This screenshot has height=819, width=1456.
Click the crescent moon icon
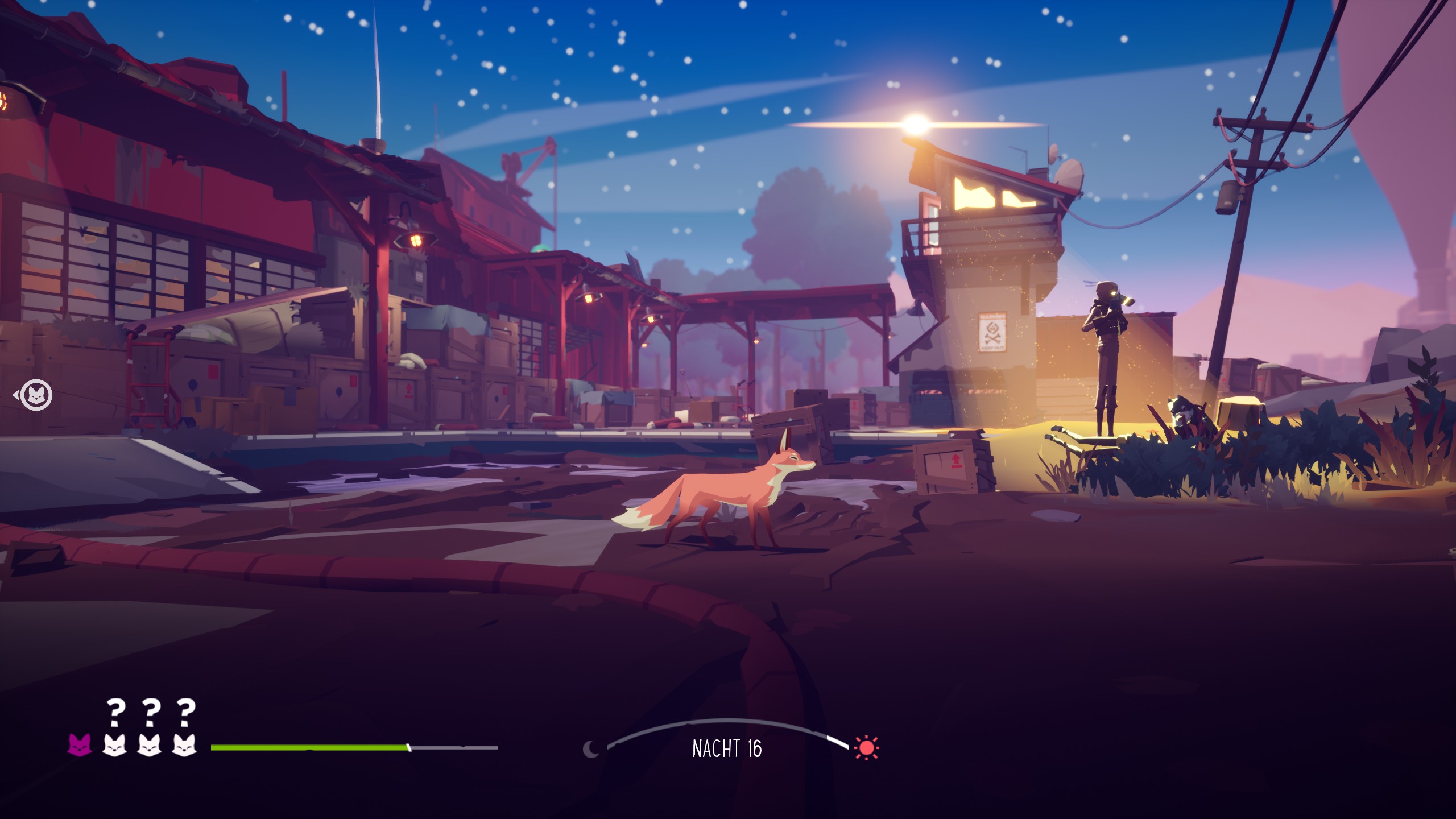591,748
